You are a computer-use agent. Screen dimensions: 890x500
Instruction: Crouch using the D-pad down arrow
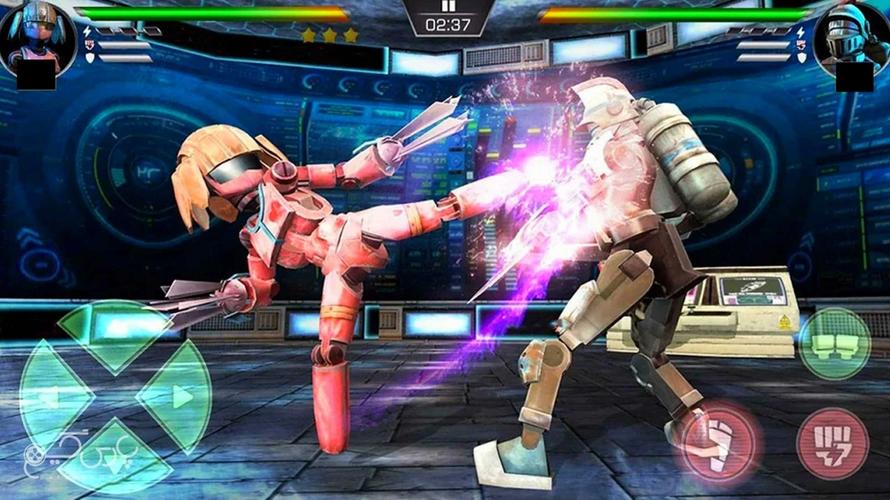115,459
